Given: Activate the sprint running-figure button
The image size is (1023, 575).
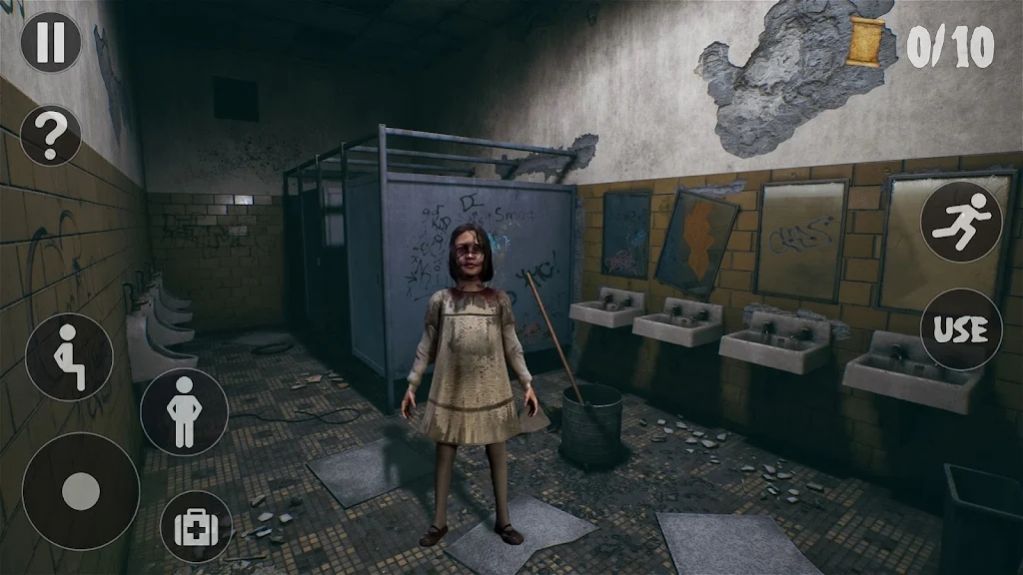Looking at the screenshot, I should pos(960,222).
